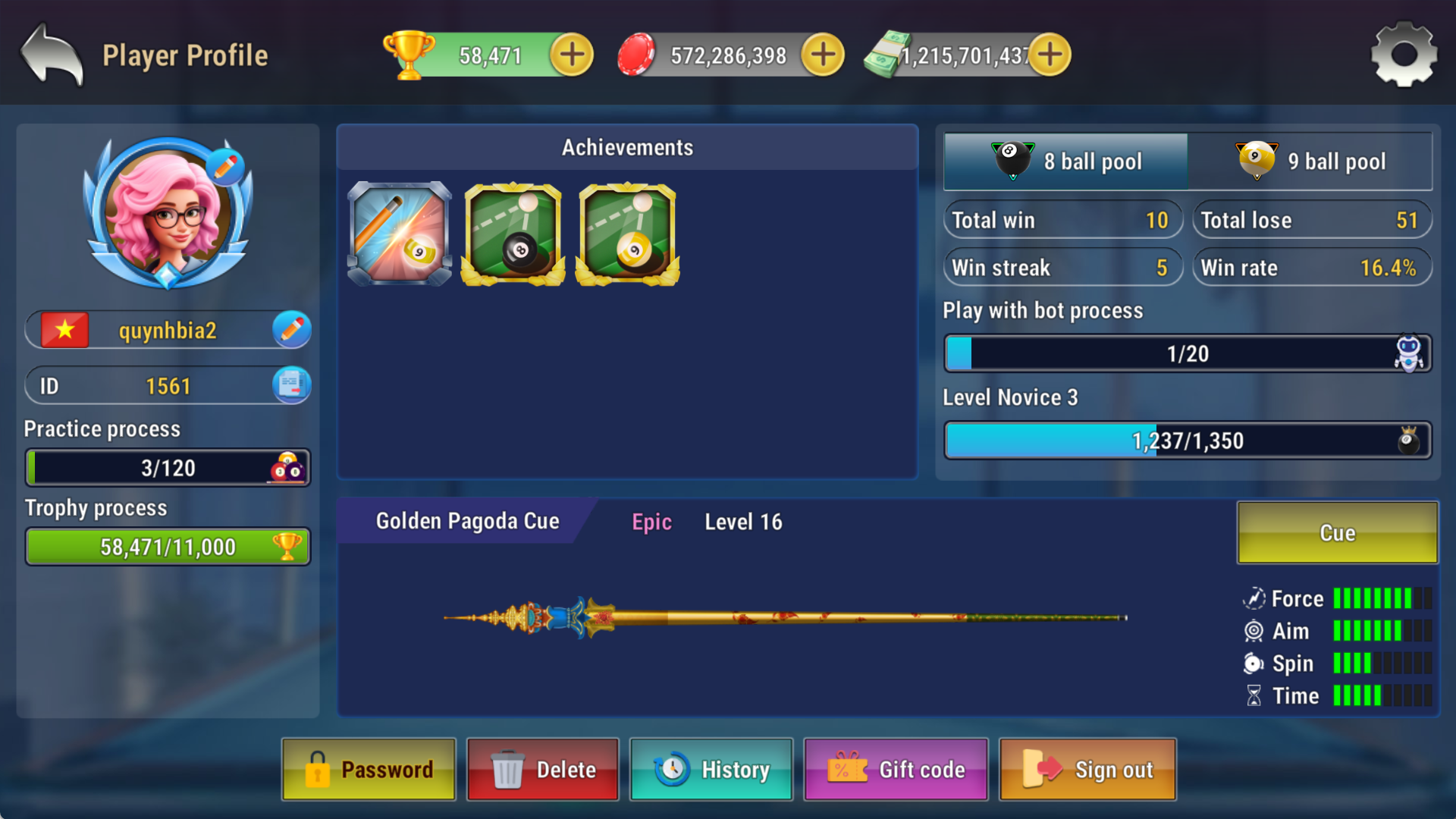
Task: Add more chips via the red chip plus icon
Action: click(821, 54)
